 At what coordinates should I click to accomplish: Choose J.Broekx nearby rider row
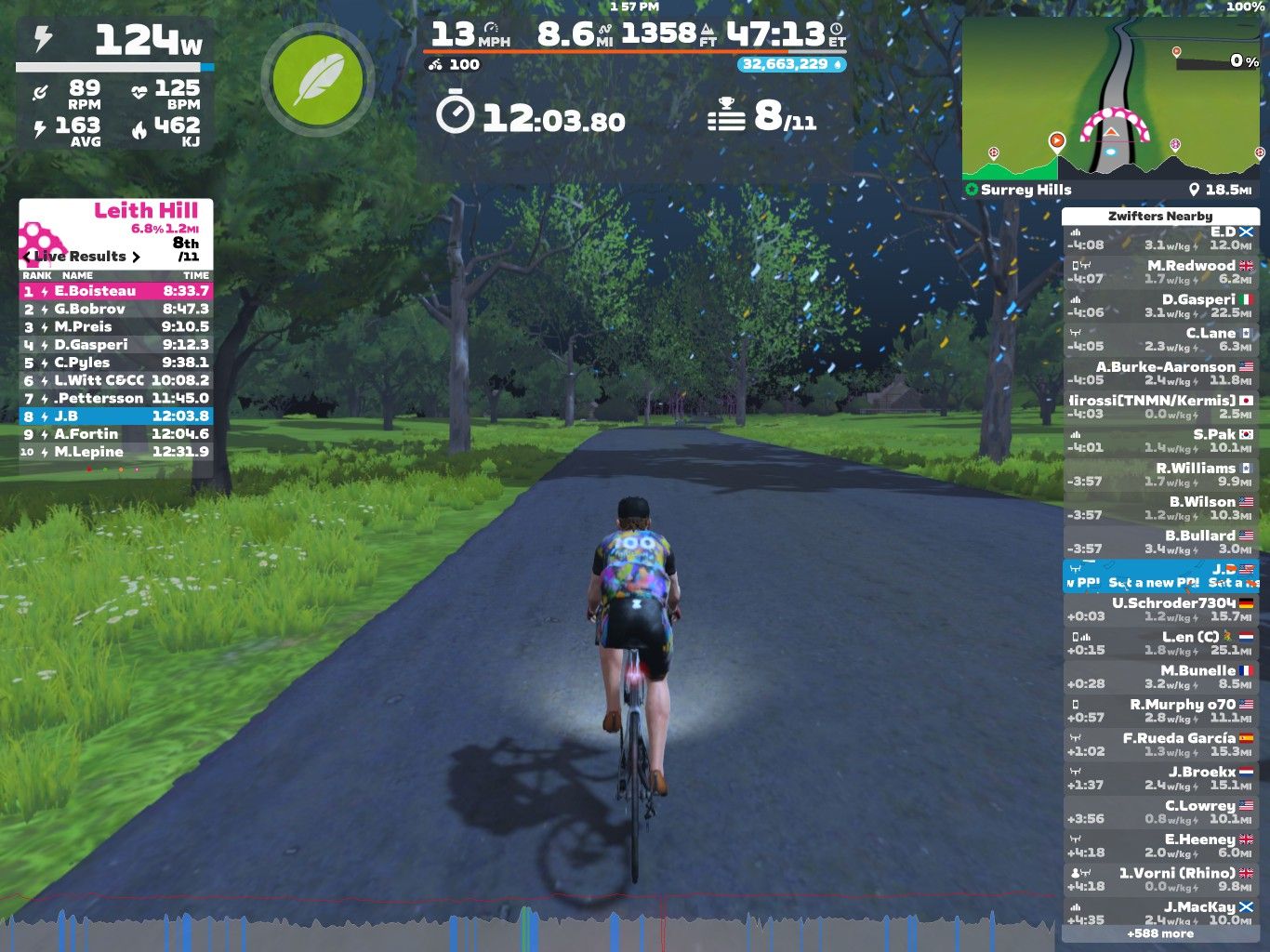pos(1159,778)
